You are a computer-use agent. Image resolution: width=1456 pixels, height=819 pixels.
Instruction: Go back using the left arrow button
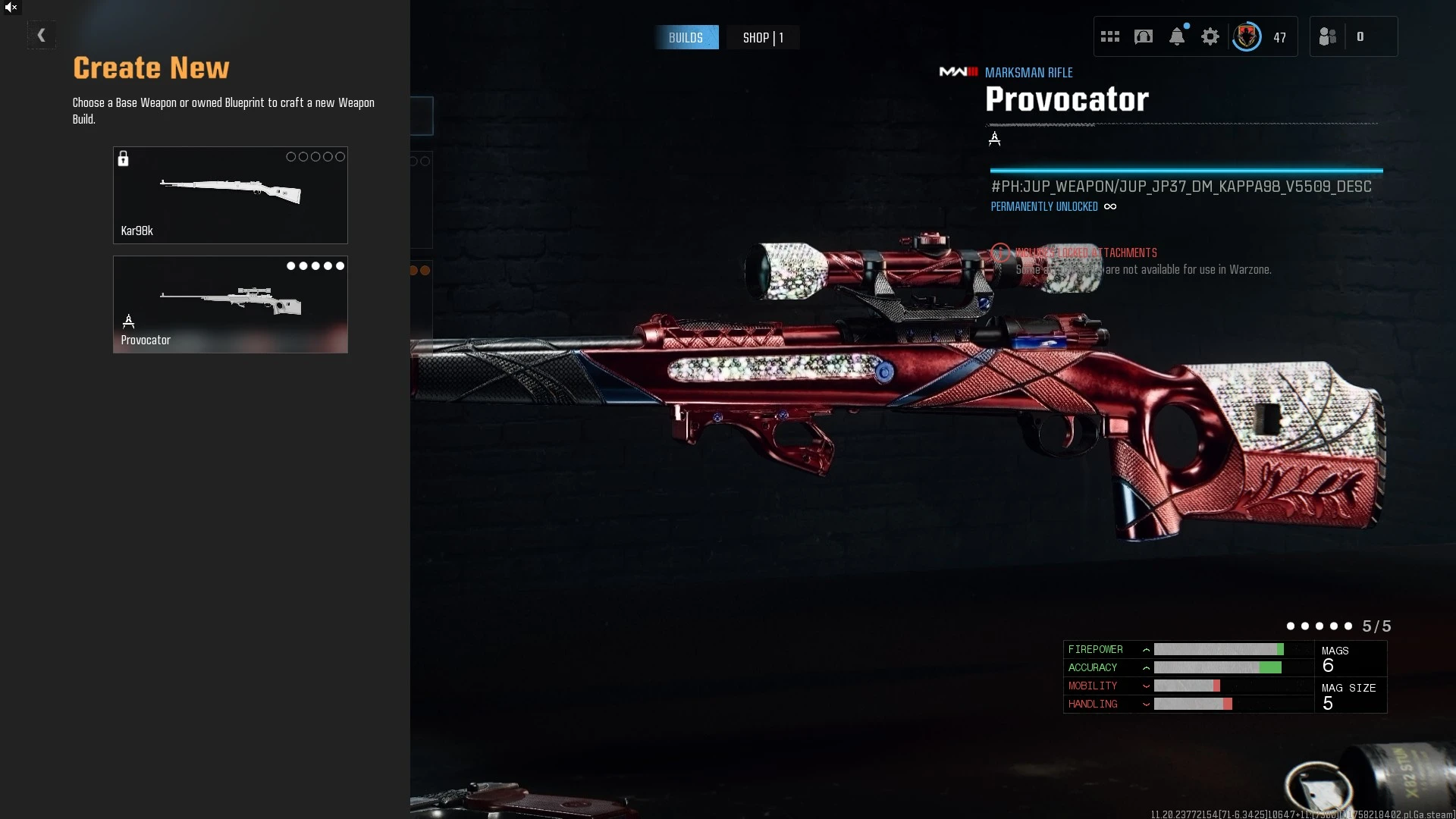click(41, 35)
